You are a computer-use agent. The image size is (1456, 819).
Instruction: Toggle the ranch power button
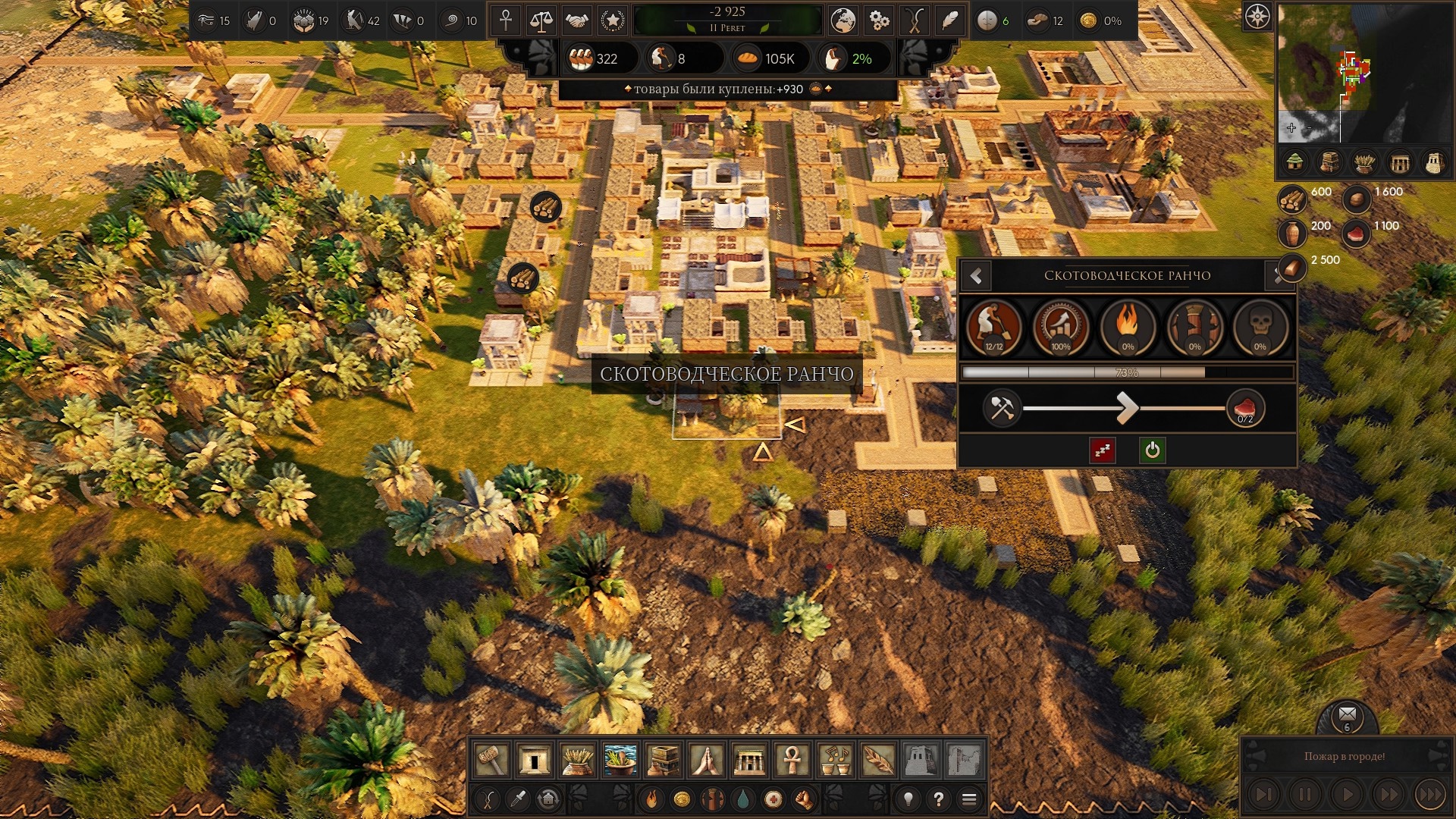pyautogui.click(x=1152, y=450)
